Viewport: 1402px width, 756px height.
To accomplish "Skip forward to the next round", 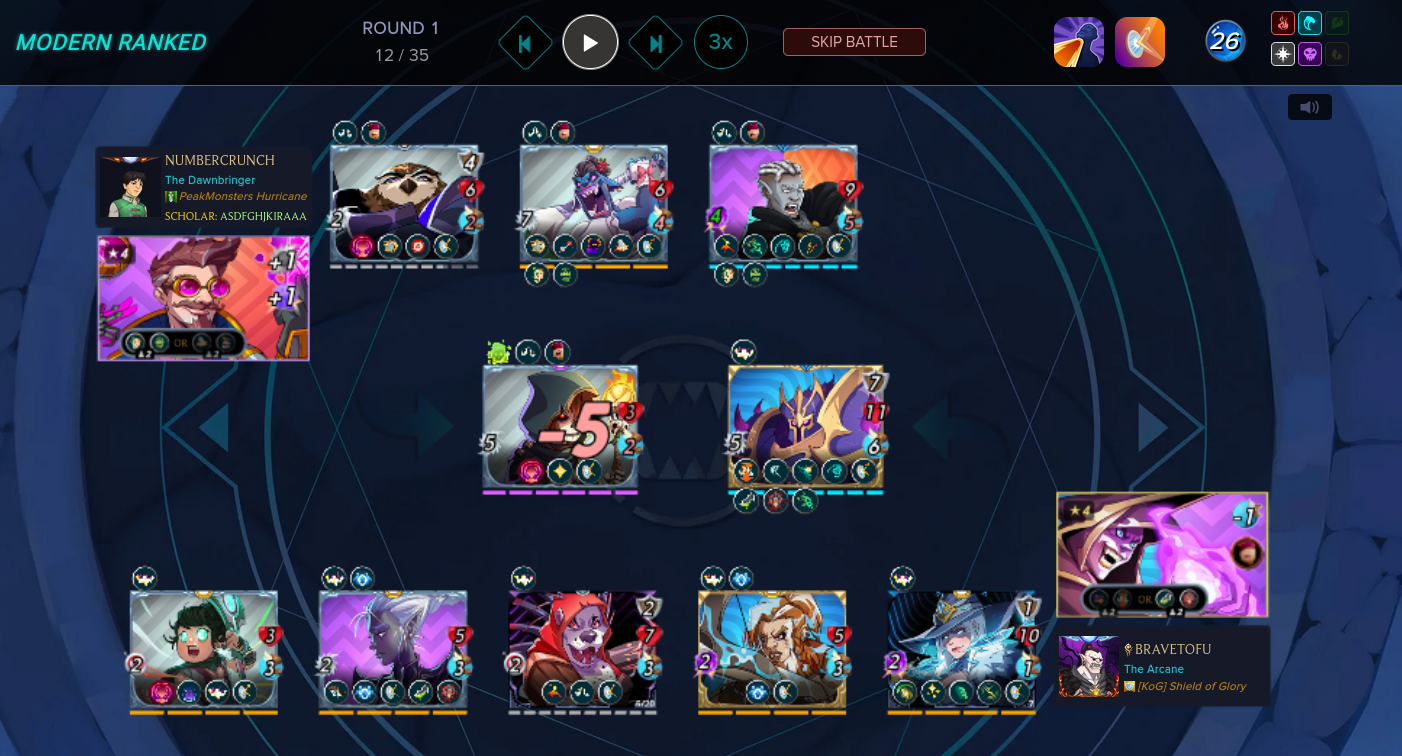I will click(656, 43).
